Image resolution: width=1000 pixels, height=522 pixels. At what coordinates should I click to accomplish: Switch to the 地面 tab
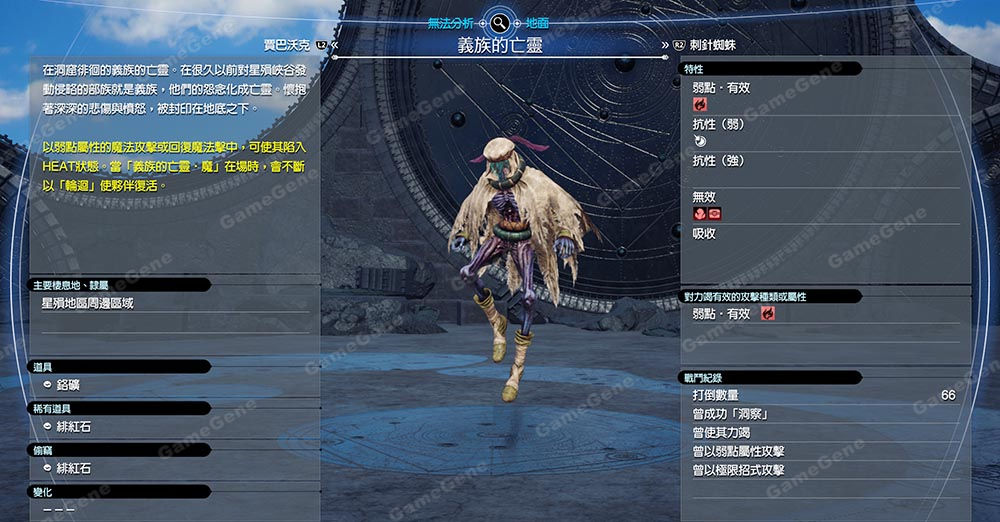click(x=536, y=21)
